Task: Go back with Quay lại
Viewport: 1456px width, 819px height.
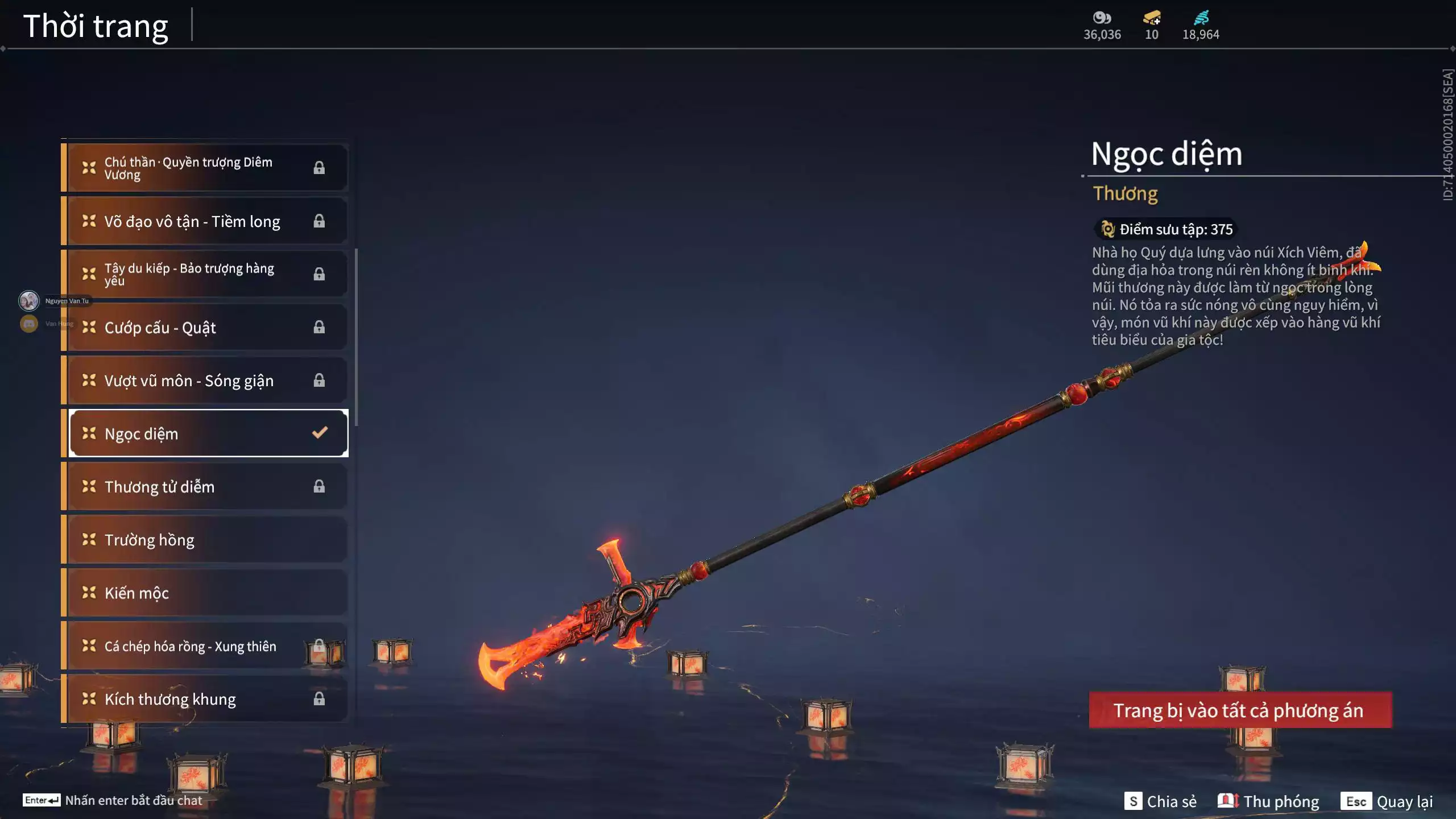Action: (x=1387, y=801)
